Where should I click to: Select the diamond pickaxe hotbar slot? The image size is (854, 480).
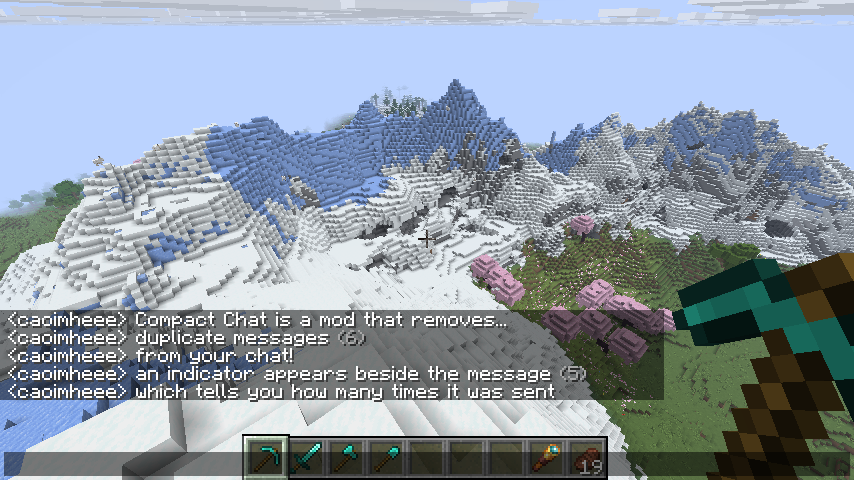(267, 458)
